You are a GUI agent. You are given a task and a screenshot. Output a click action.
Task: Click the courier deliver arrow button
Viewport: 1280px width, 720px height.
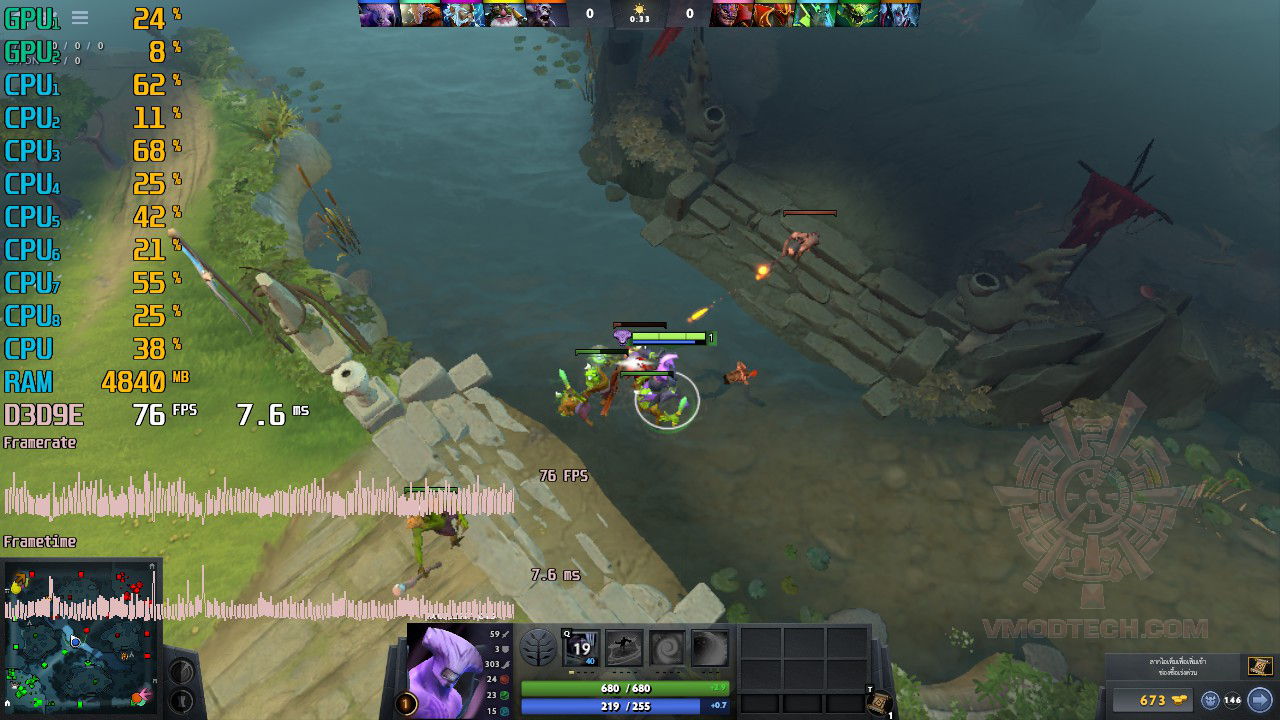(1259, 700)
